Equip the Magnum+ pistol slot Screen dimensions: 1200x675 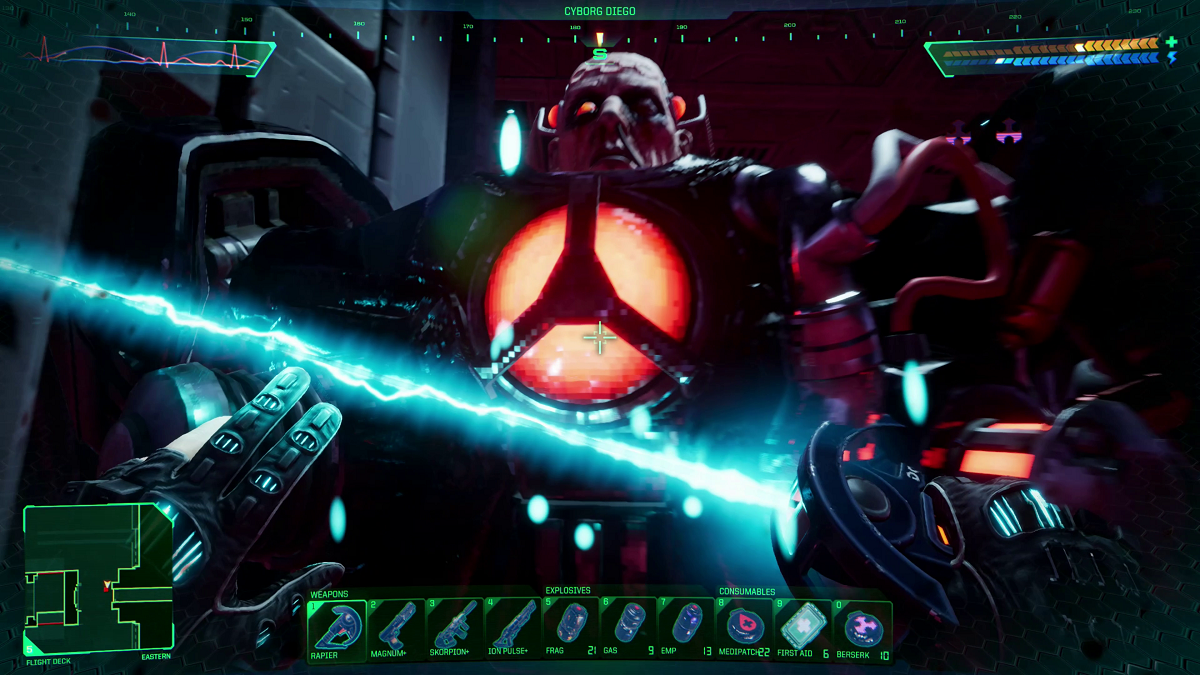tap(396, 628)
